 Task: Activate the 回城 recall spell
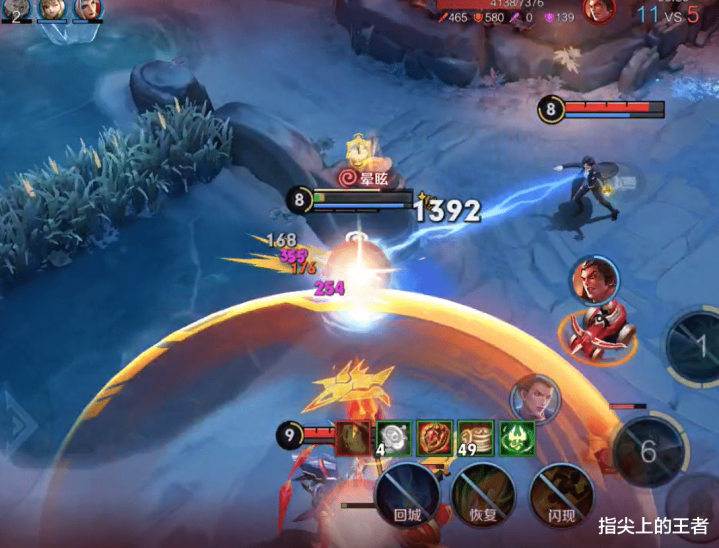(407, 492)
